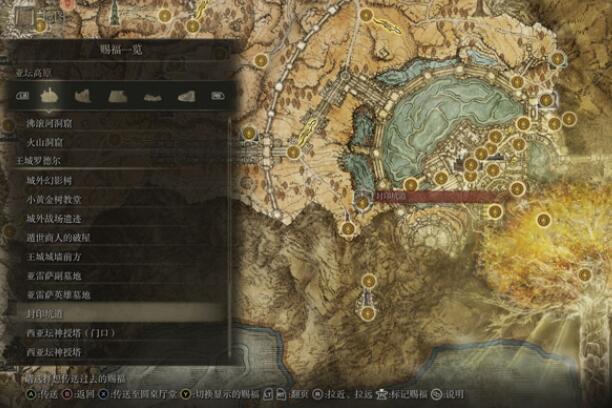This screenshot has height=408, width=612.
Task: Select the highlighted 封印坑道 list row
Action: pos(46,315)
